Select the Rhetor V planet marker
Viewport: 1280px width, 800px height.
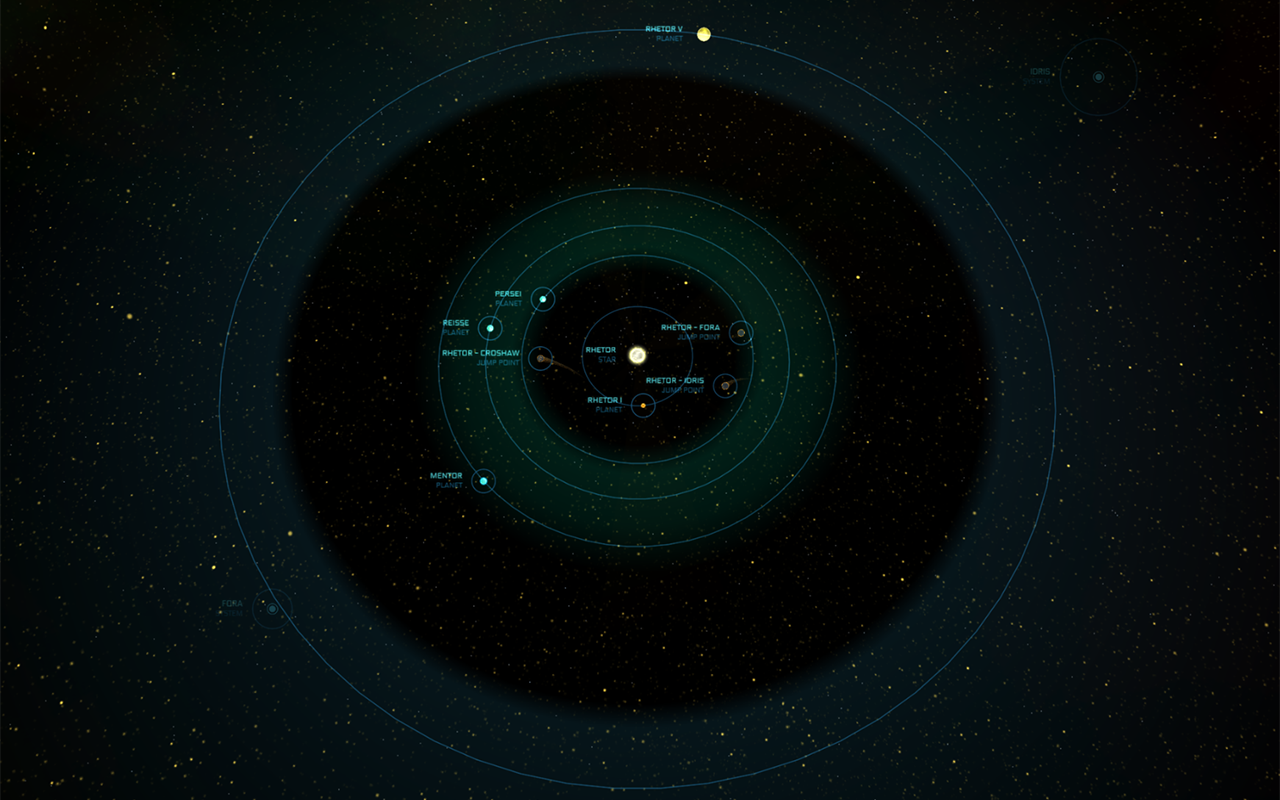(x=704, y=35)
